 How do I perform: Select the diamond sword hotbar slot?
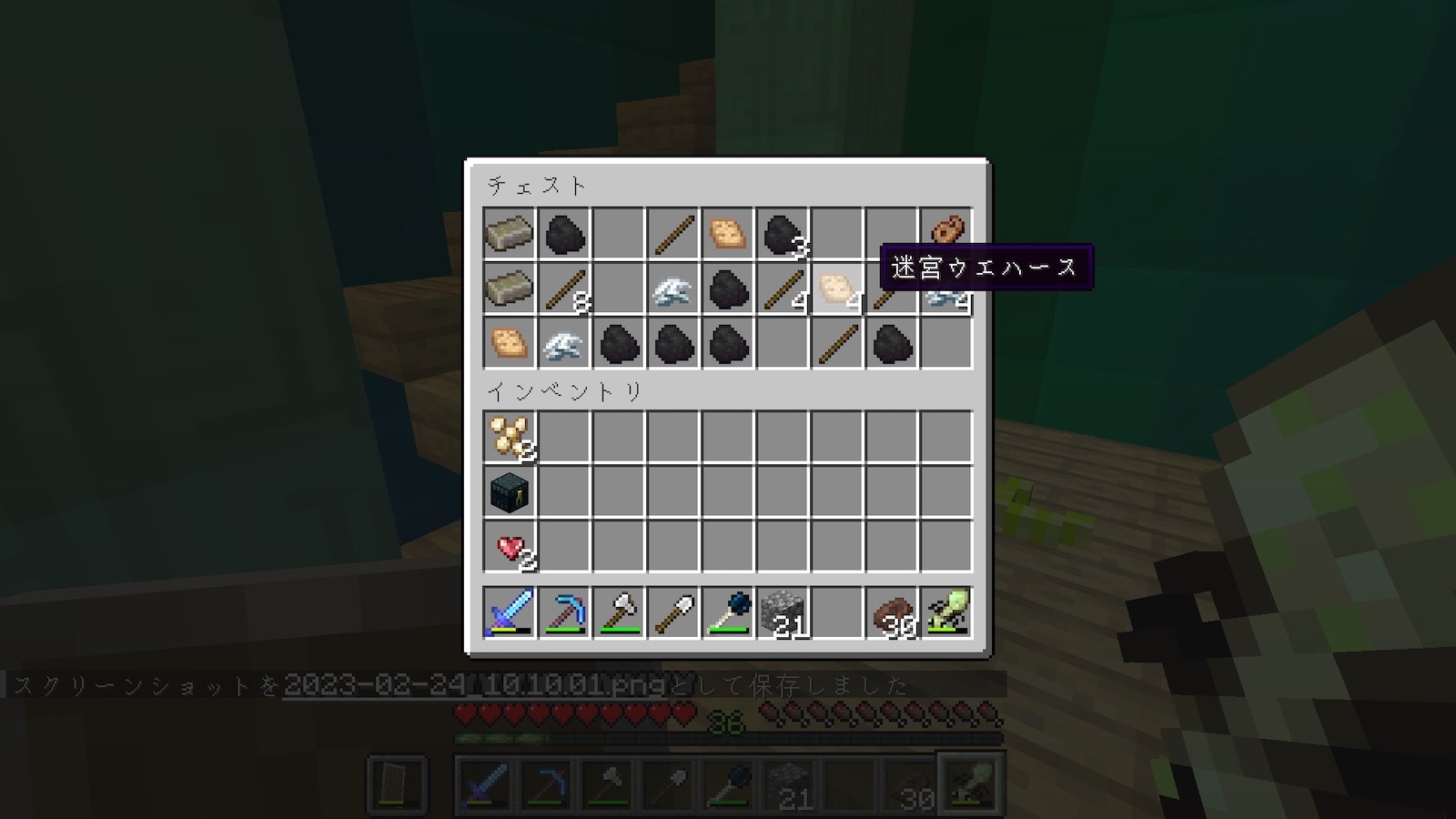510,612
